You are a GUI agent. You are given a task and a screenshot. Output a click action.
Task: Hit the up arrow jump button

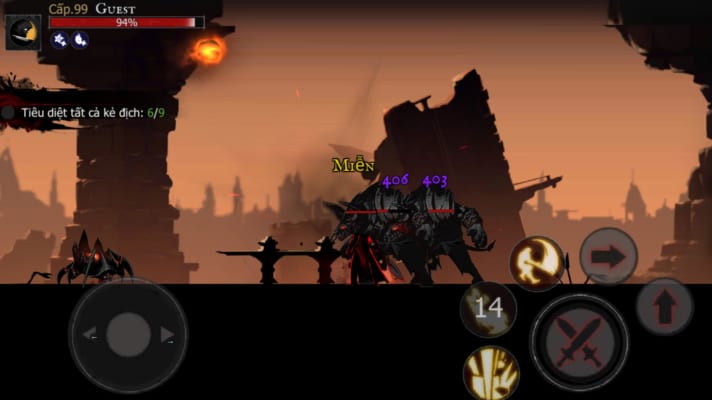[665, 307]
